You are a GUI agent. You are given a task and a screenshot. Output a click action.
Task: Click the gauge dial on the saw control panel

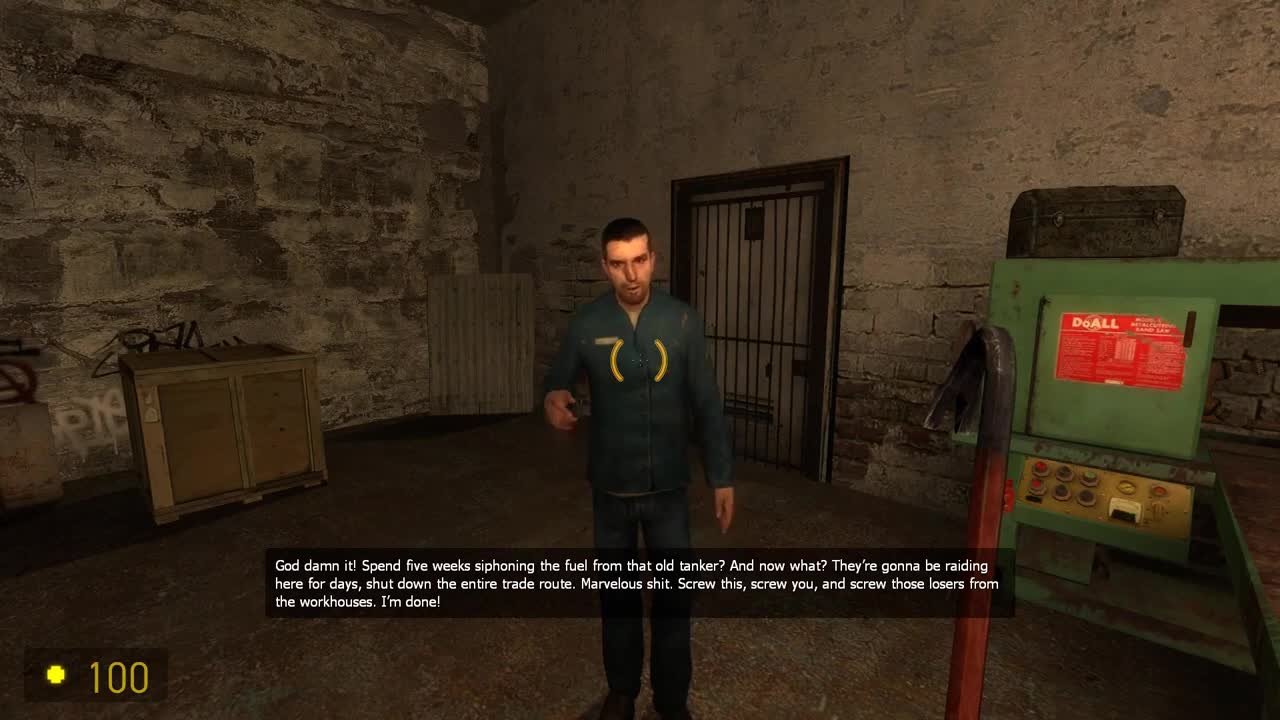pos(1126,488)
